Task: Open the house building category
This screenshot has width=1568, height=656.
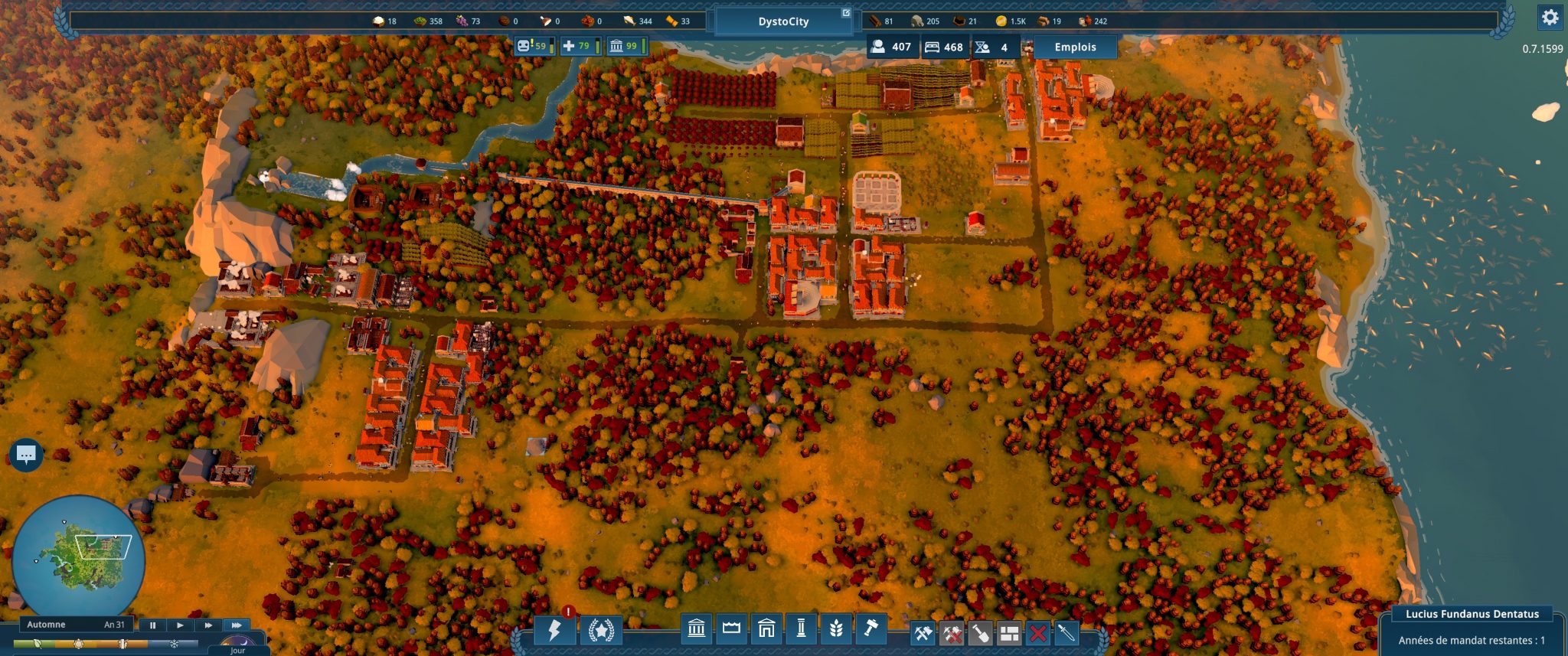Action: (x=766, y=629)
